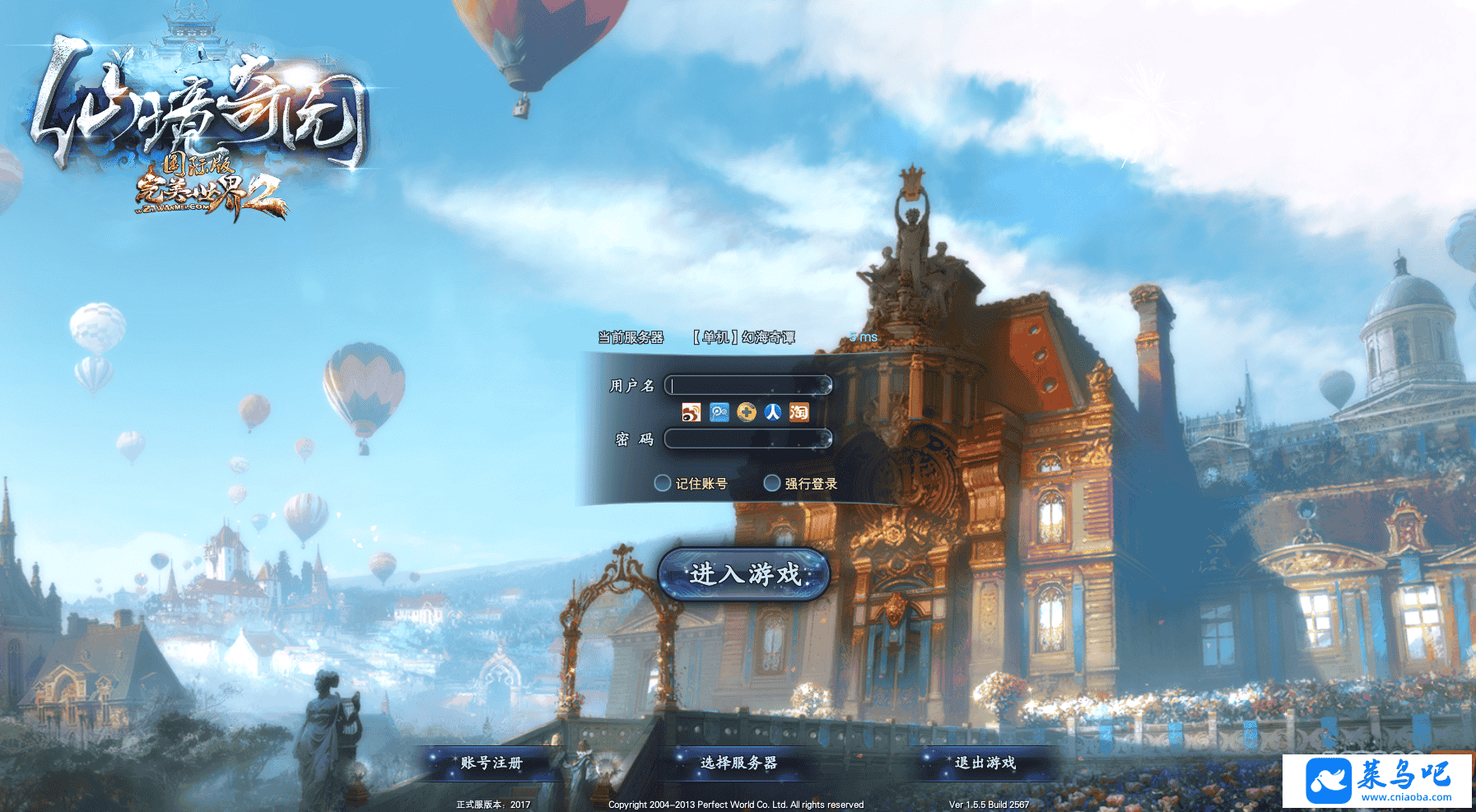Toggle the 记住账号 remember account option
The height and width of the screenshot is (812, 1476).
coord(663,483)
